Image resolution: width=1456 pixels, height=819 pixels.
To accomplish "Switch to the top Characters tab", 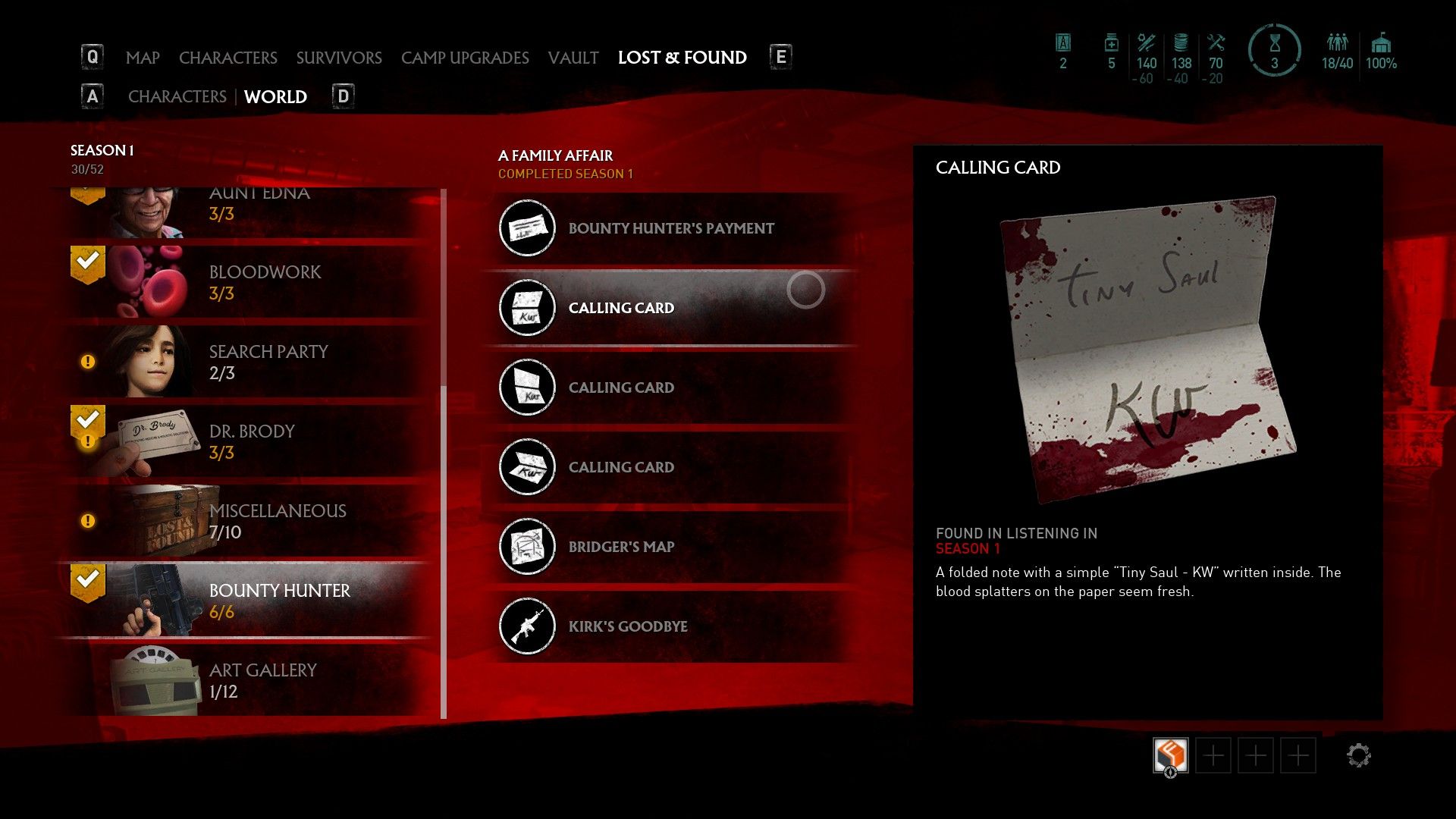I will [x=227, y=58].
